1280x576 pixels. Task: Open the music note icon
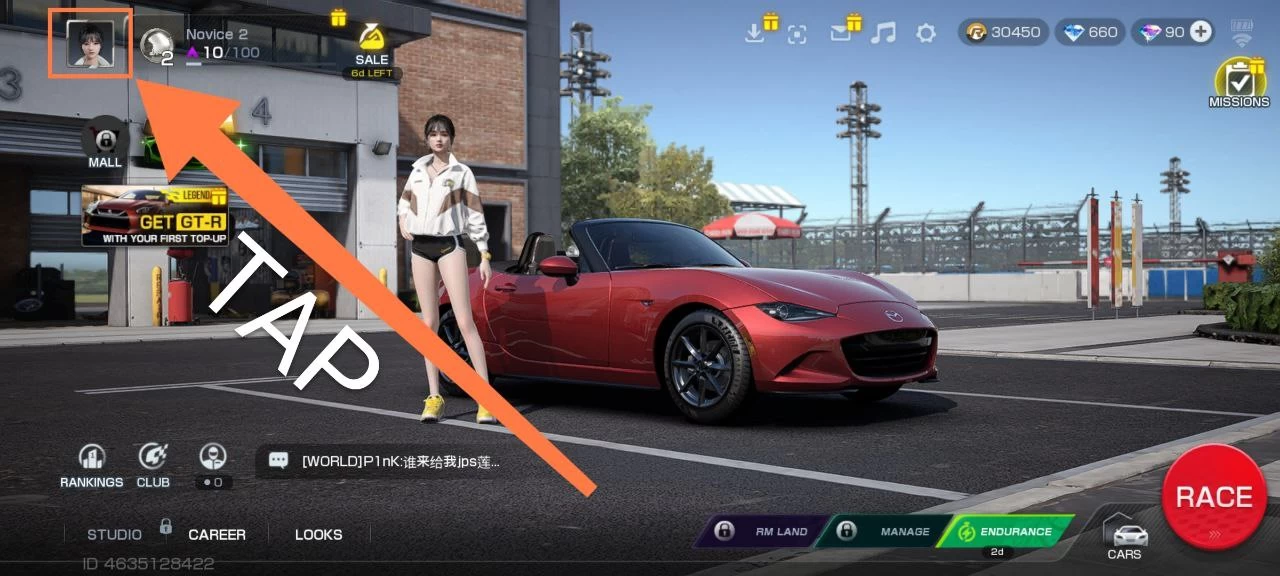(883, 33)
